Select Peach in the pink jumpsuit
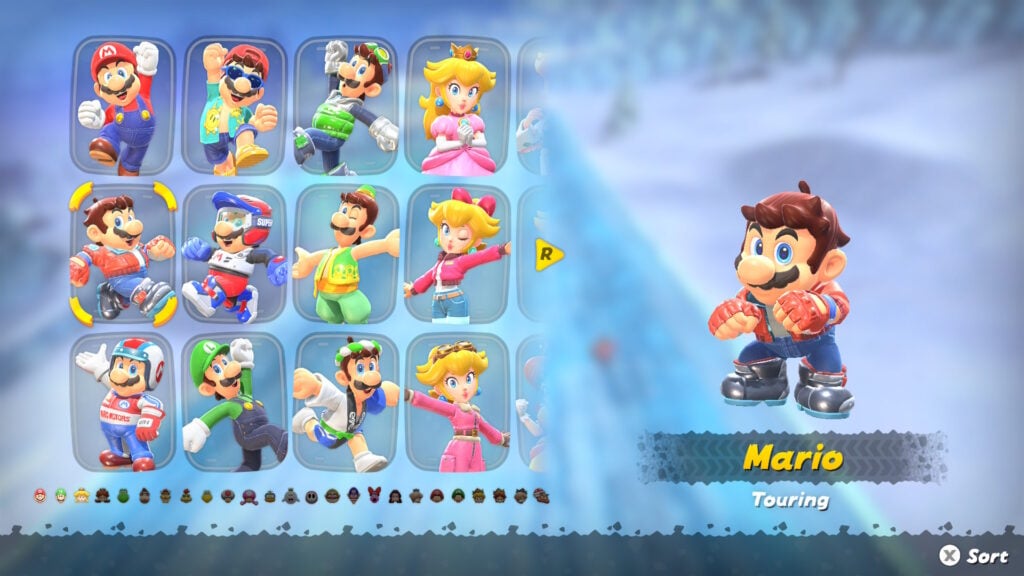The width and height of the screenshot is (1024, 576). tap(457, 402)
